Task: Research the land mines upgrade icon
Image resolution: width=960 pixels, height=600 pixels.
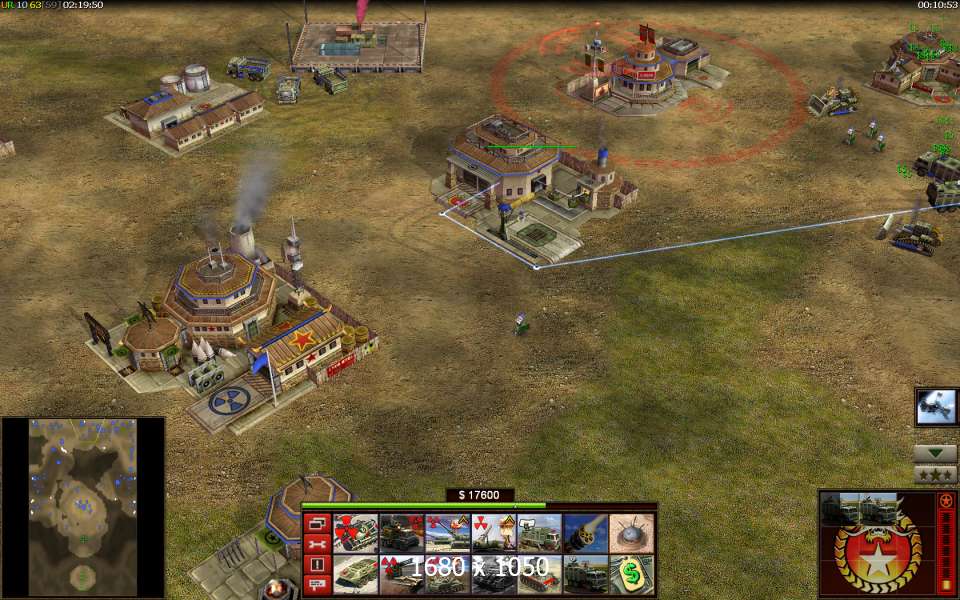Action: pos(630,533)
